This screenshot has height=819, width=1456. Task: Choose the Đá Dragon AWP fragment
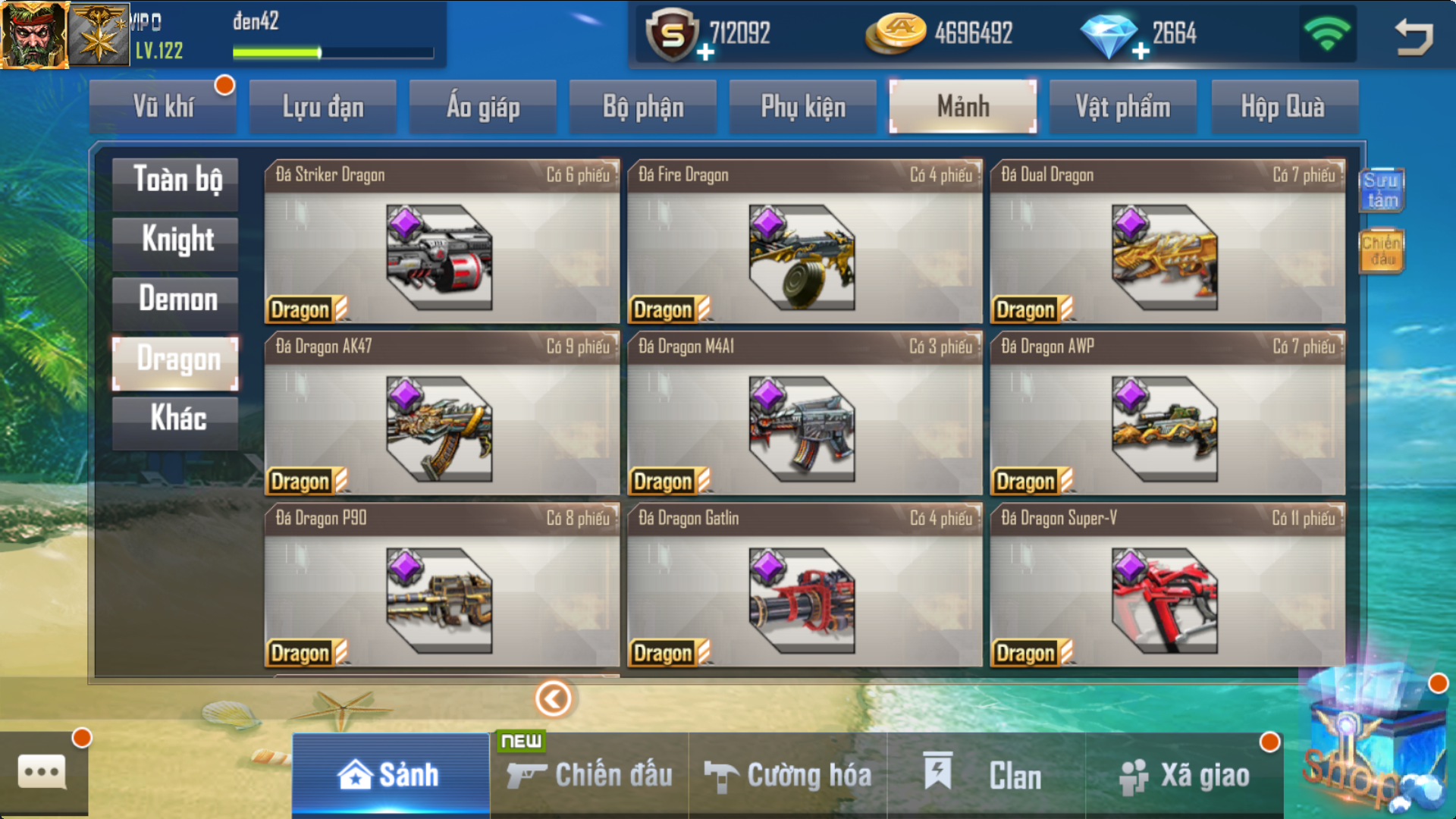click(x=1167, y=414)
